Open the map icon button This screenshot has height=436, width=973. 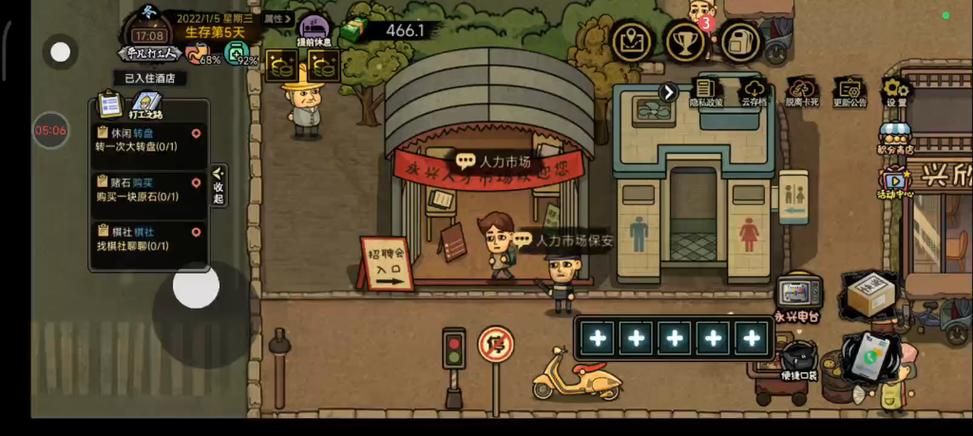632,41
